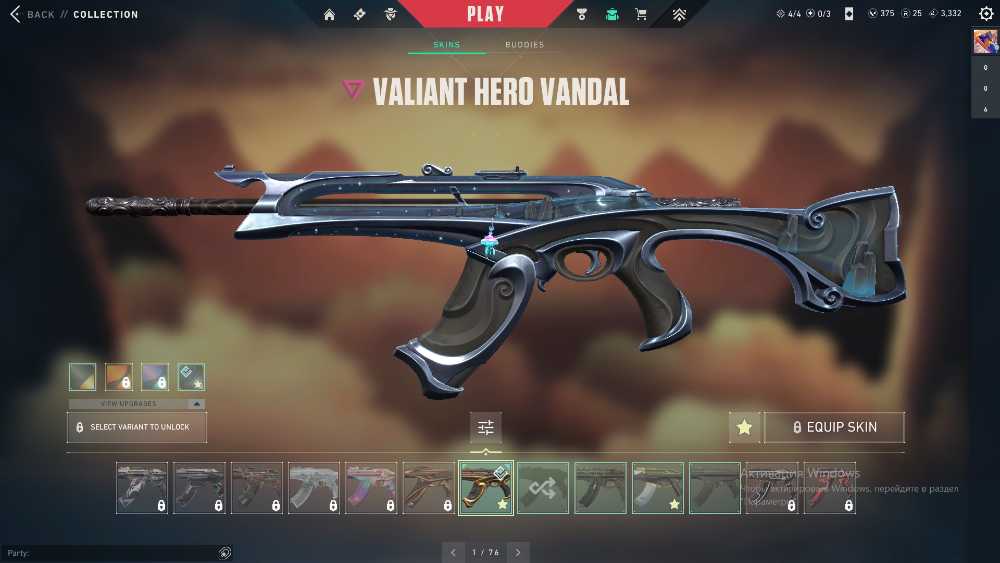This screenshot has height=563, width=1000.
Task: Open the store shopping cart icon
Action: point(641,15)
